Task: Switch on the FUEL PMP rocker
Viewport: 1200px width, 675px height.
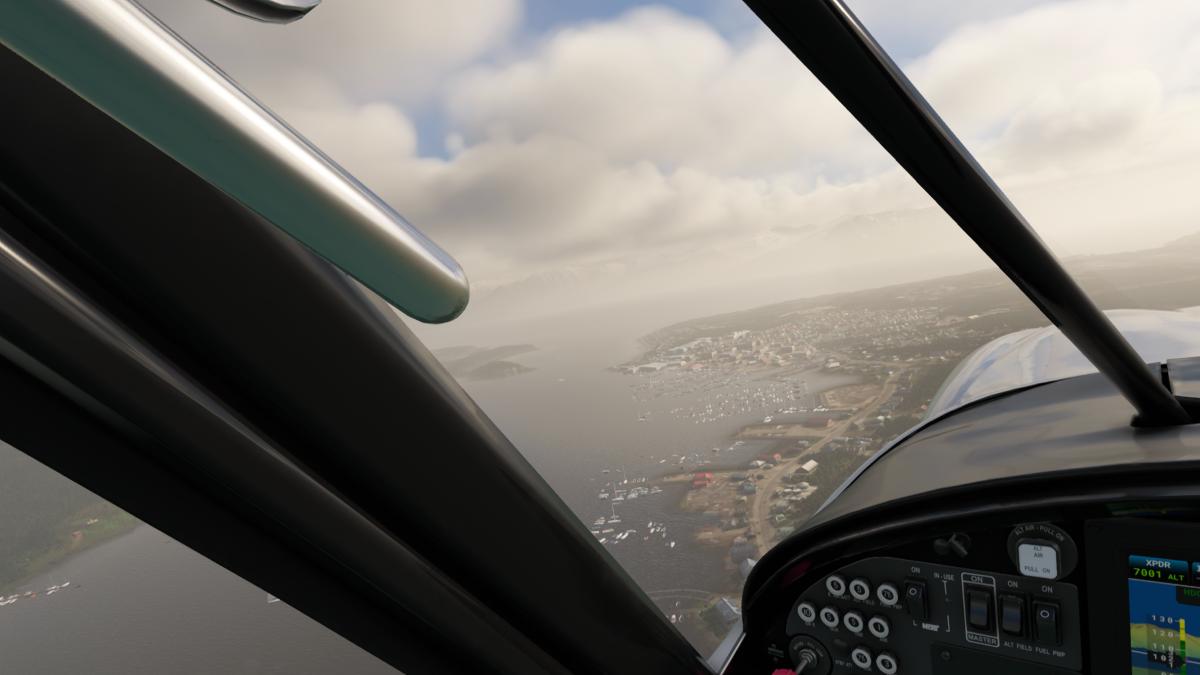Action: 1046,621
